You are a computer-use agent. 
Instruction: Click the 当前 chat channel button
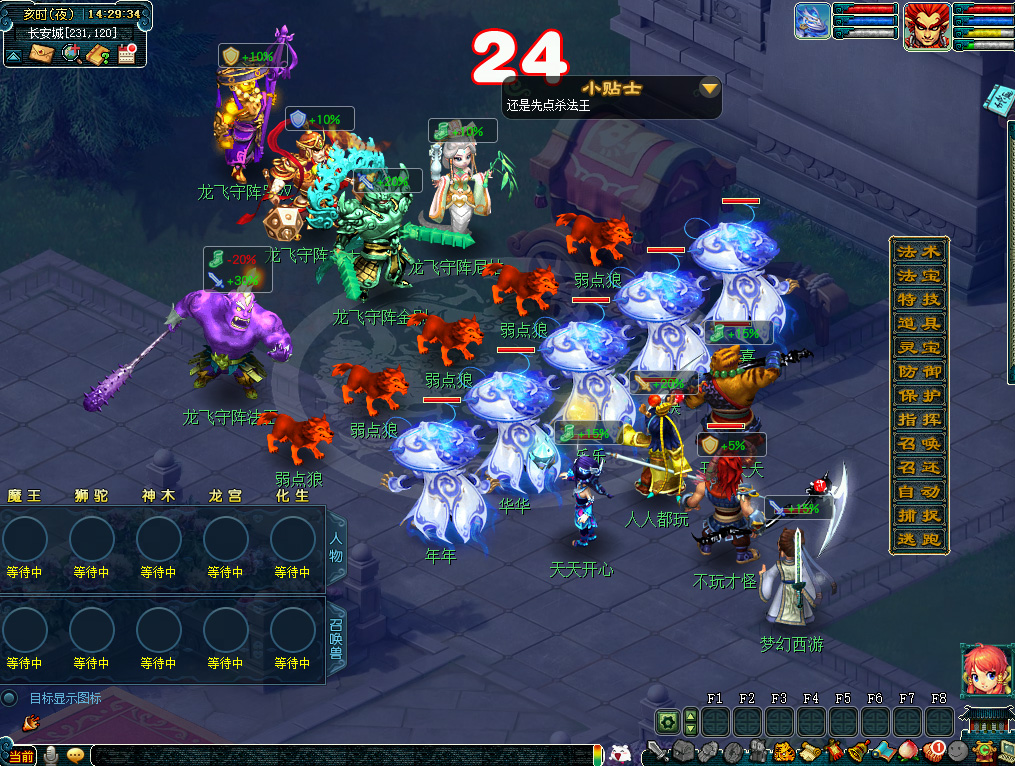click(20, 756)
